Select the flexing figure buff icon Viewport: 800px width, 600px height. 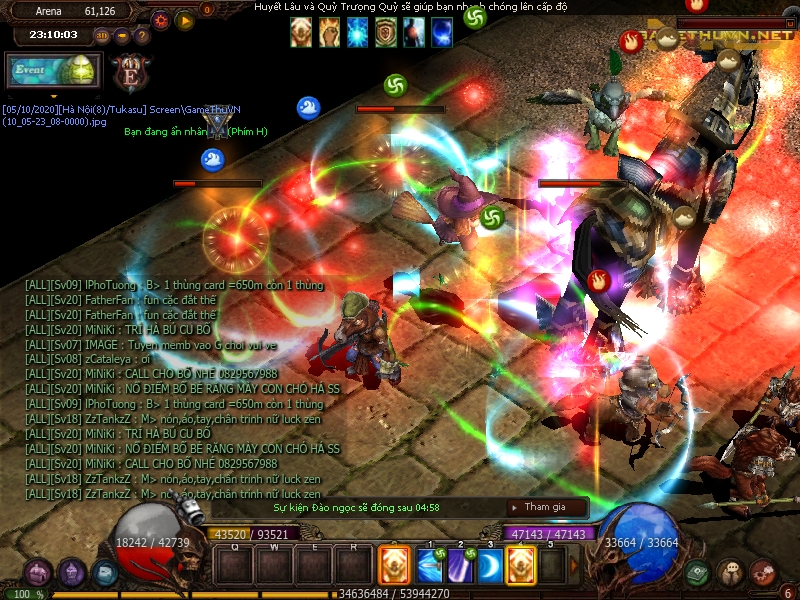click(x=301, y=33)
